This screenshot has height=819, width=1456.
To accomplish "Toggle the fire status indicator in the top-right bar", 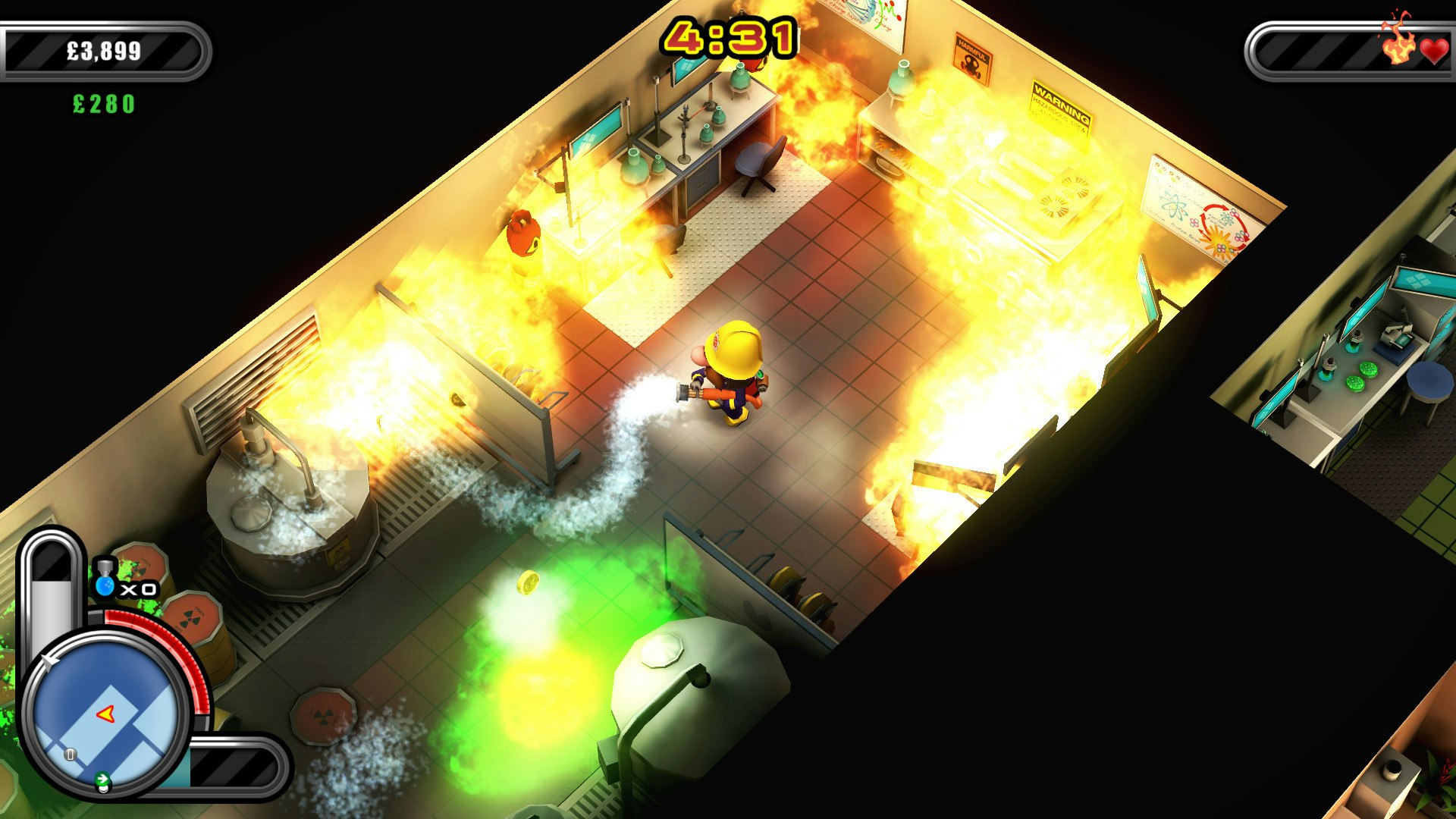I will [x=1398, y=49].
